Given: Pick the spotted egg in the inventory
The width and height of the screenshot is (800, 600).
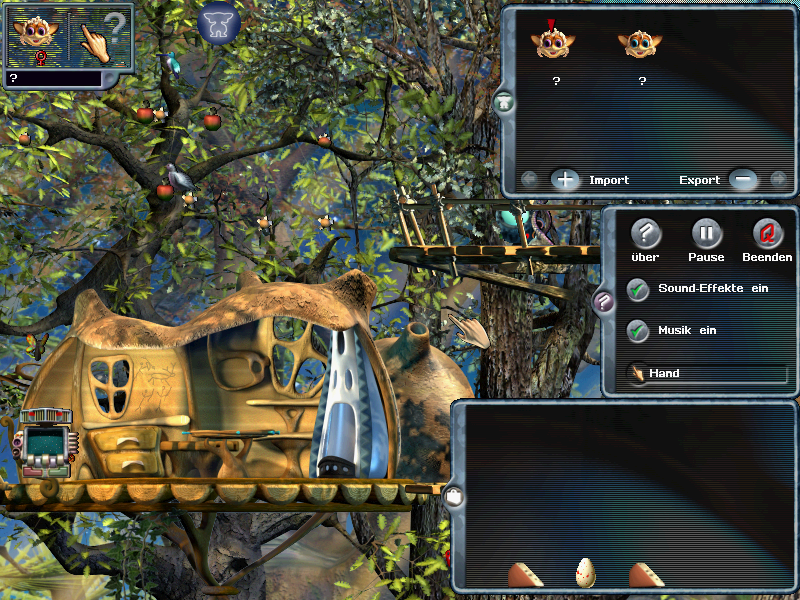Looking at the screenshot, I should 586,573.
